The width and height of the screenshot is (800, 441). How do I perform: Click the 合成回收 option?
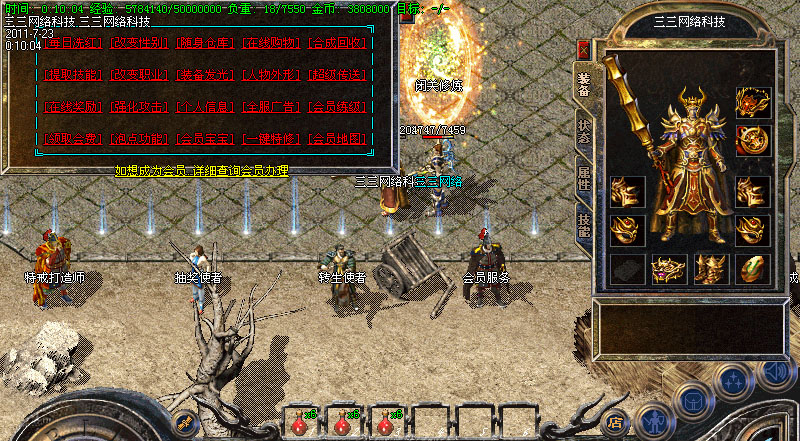click(x=338, y=43)
